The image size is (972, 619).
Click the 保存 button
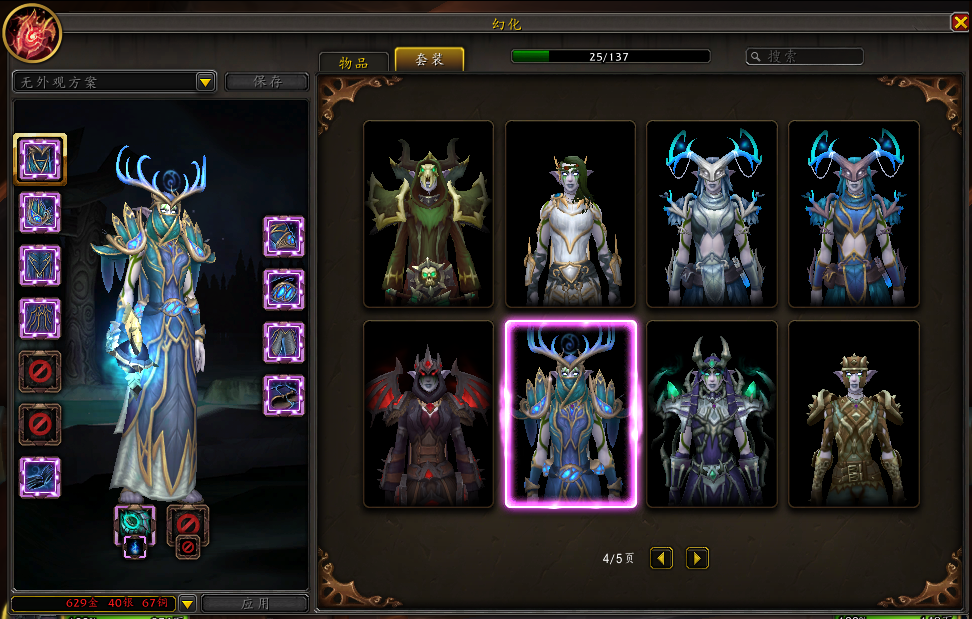[267, 82]
